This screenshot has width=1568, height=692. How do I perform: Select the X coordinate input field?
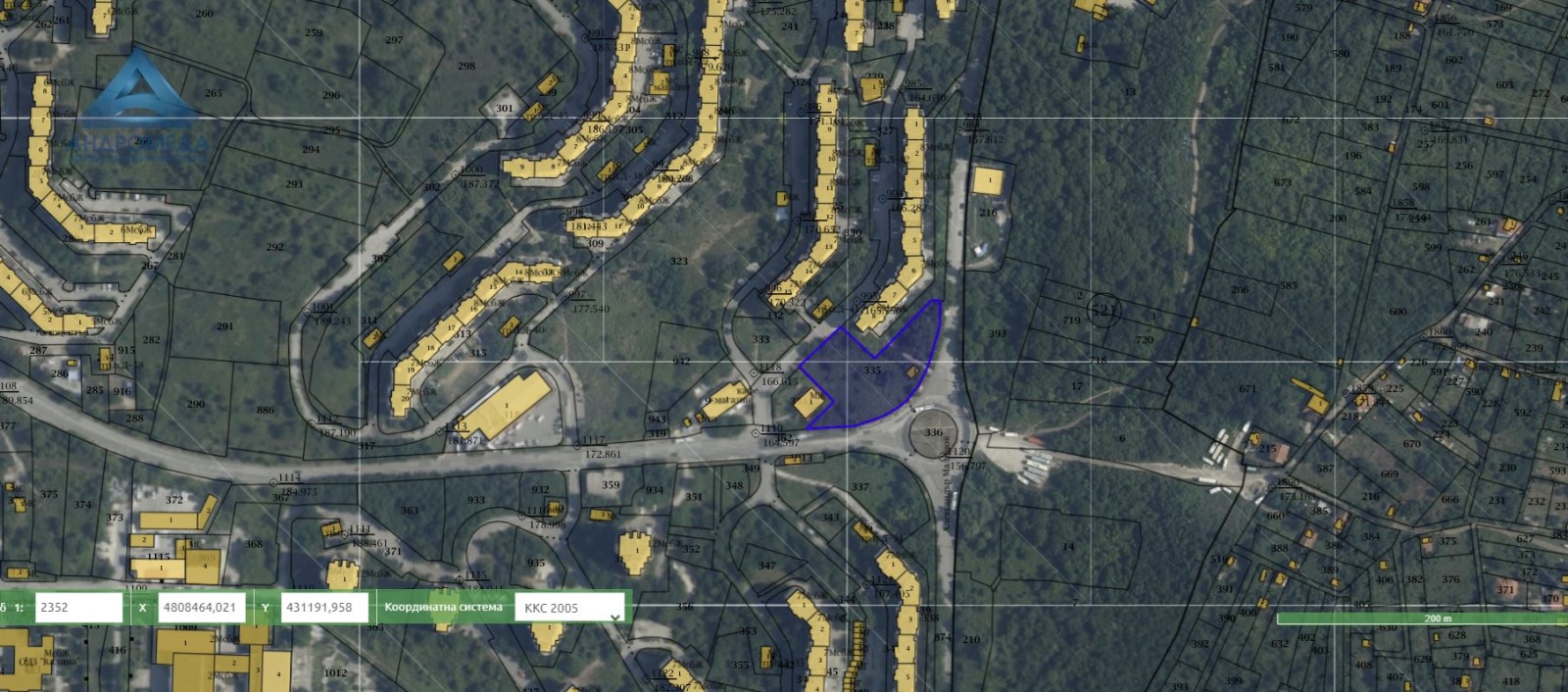coord(201,608)
